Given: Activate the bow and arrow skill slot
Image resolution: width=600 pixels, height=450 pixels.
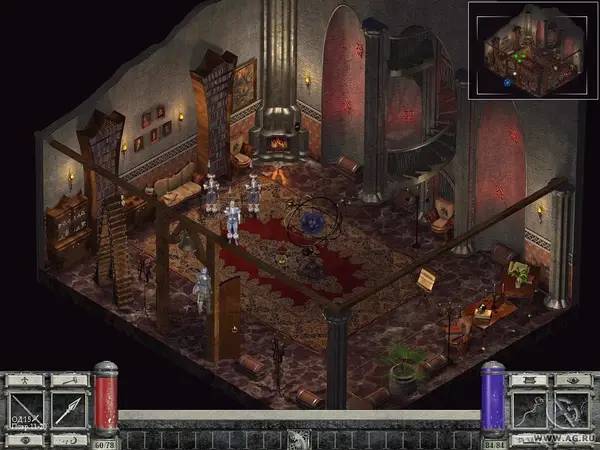Looking at the screenshot, I should coord(574,410).
